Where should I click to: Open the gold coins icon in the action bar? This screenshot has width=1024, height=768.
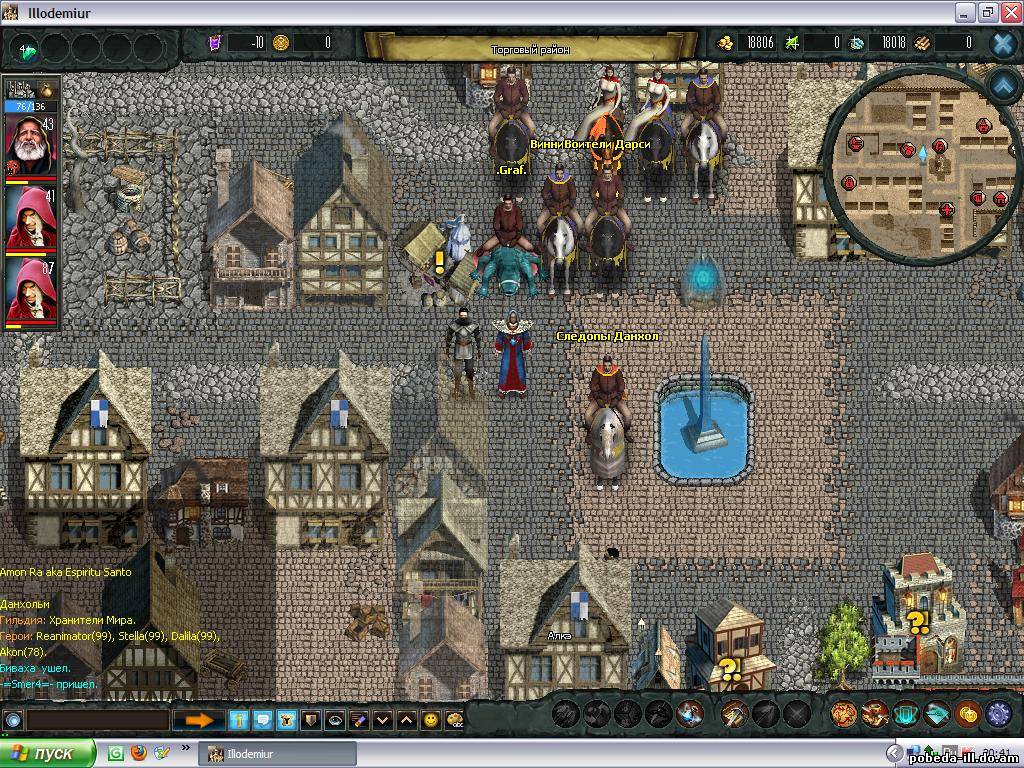[967, 713]
